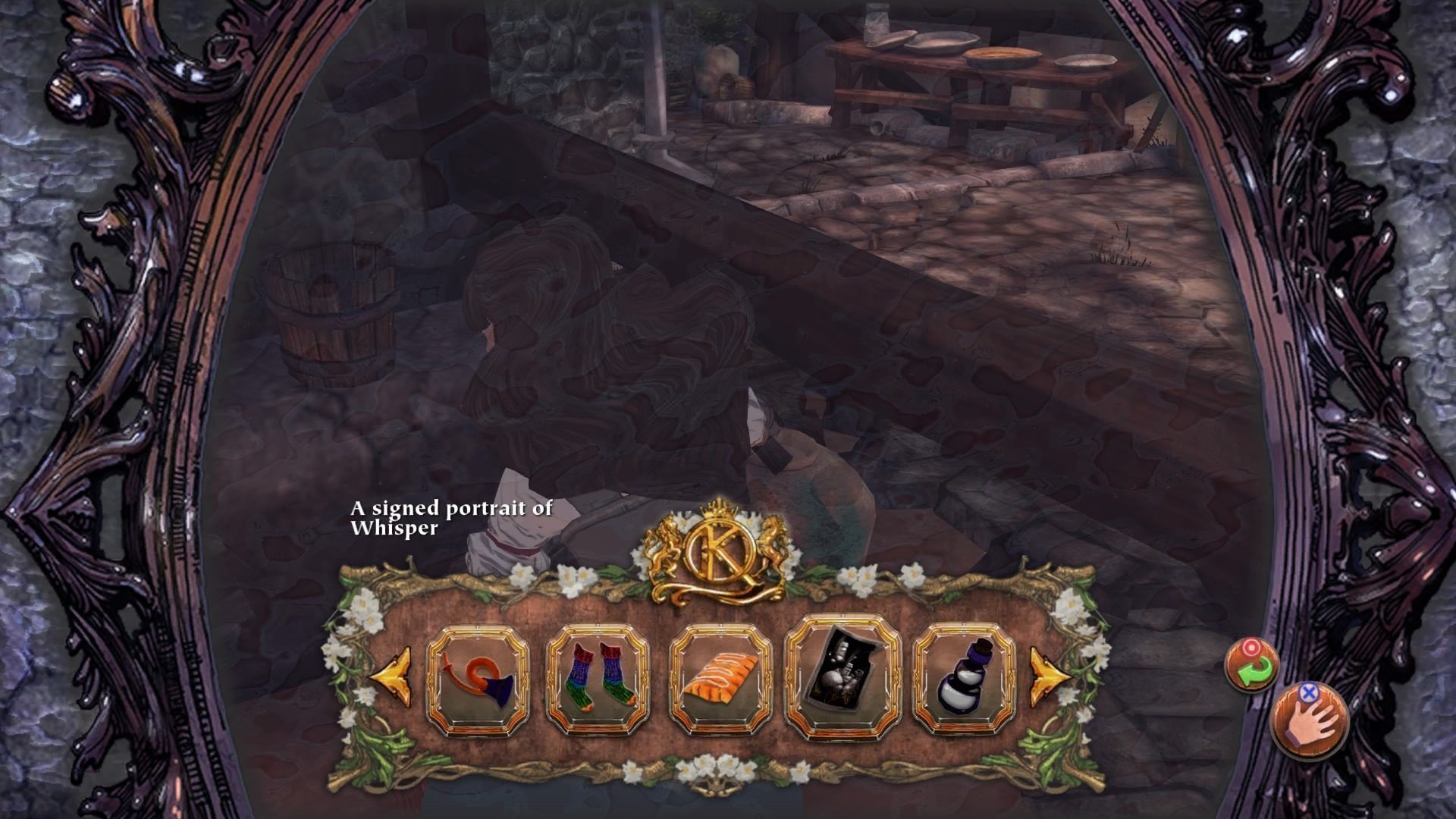This screenshot has height=819, width=1456.
Task: Select the orange horn inventory item
Action: [x=478, y=679]
